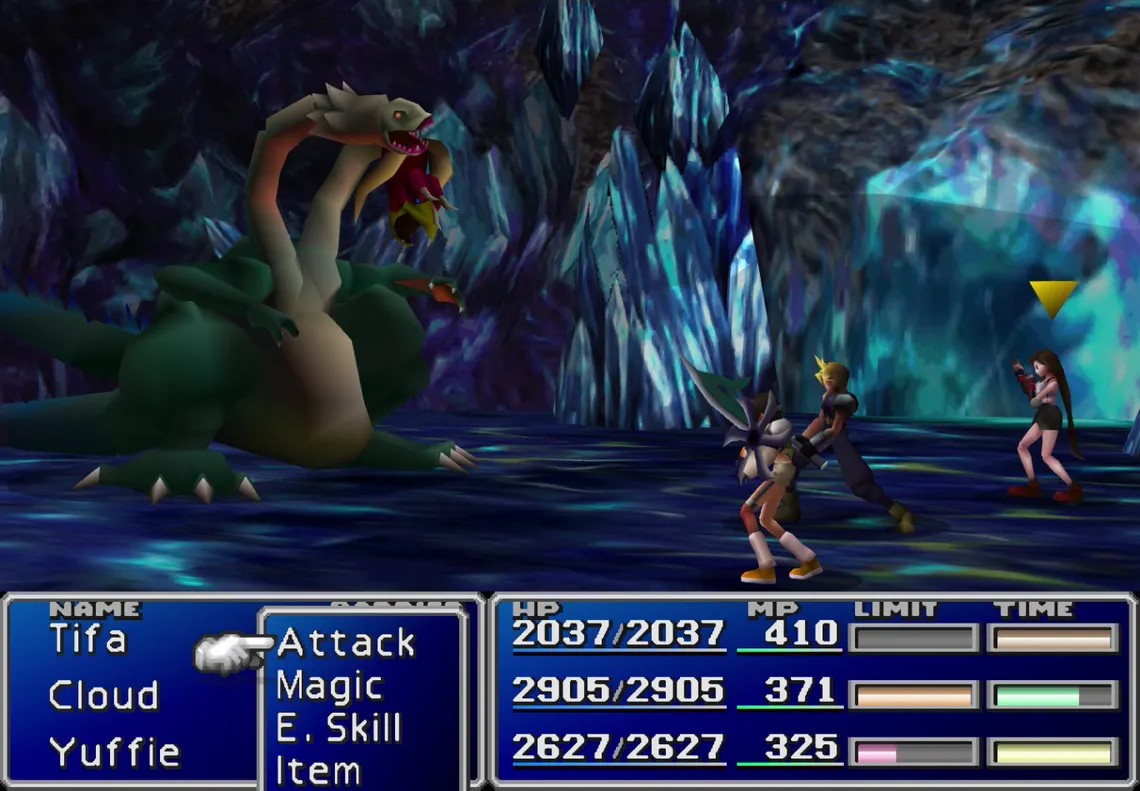Image resolution: width=1140 pixels, height=791 pixels.
Task: Click Tifa's name in the party list
Action: (x=88, y=639)
